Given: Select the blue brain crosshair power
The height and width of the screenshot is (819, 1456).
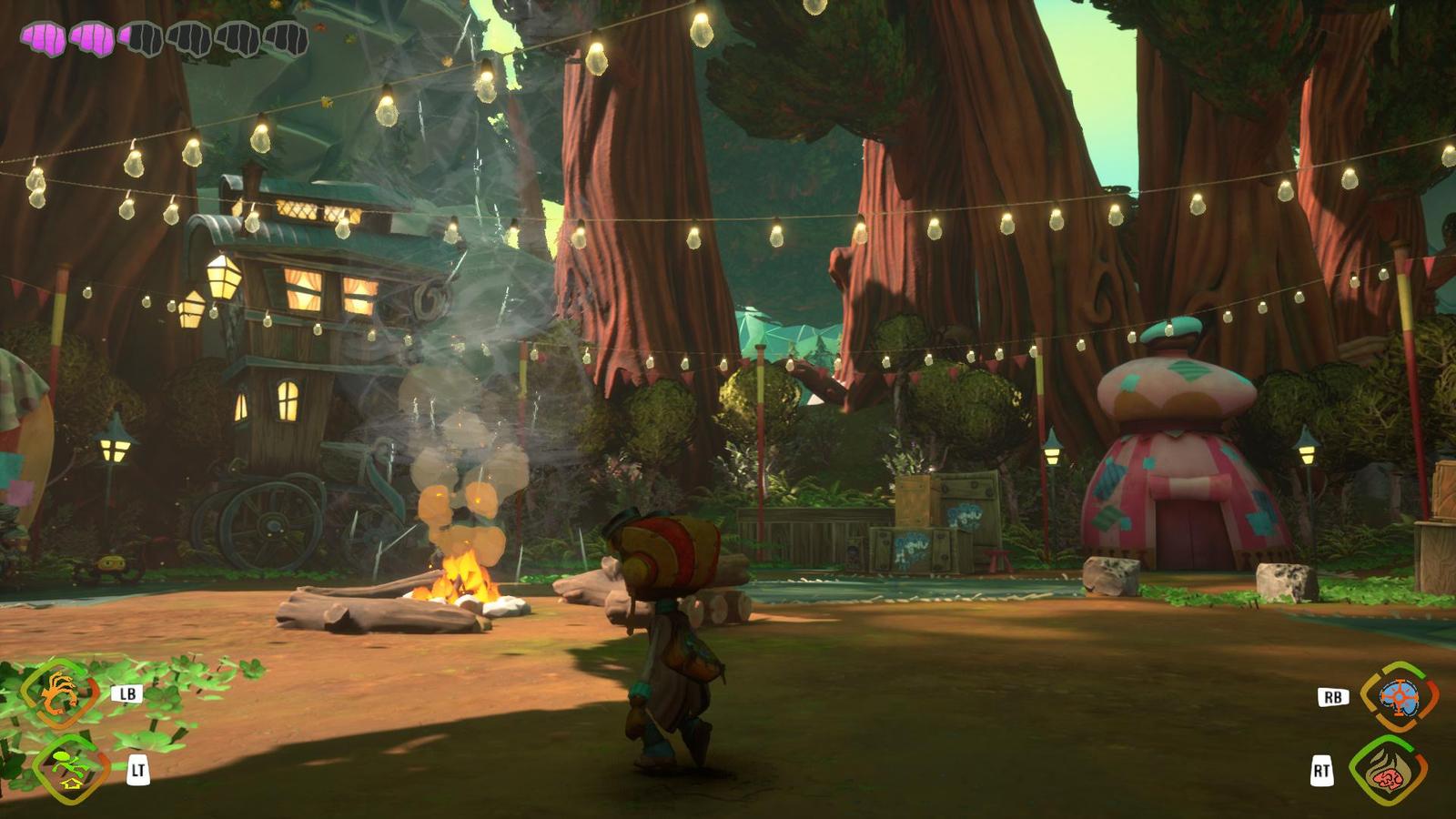Looking at the screenshot, I should [1399, 696].
